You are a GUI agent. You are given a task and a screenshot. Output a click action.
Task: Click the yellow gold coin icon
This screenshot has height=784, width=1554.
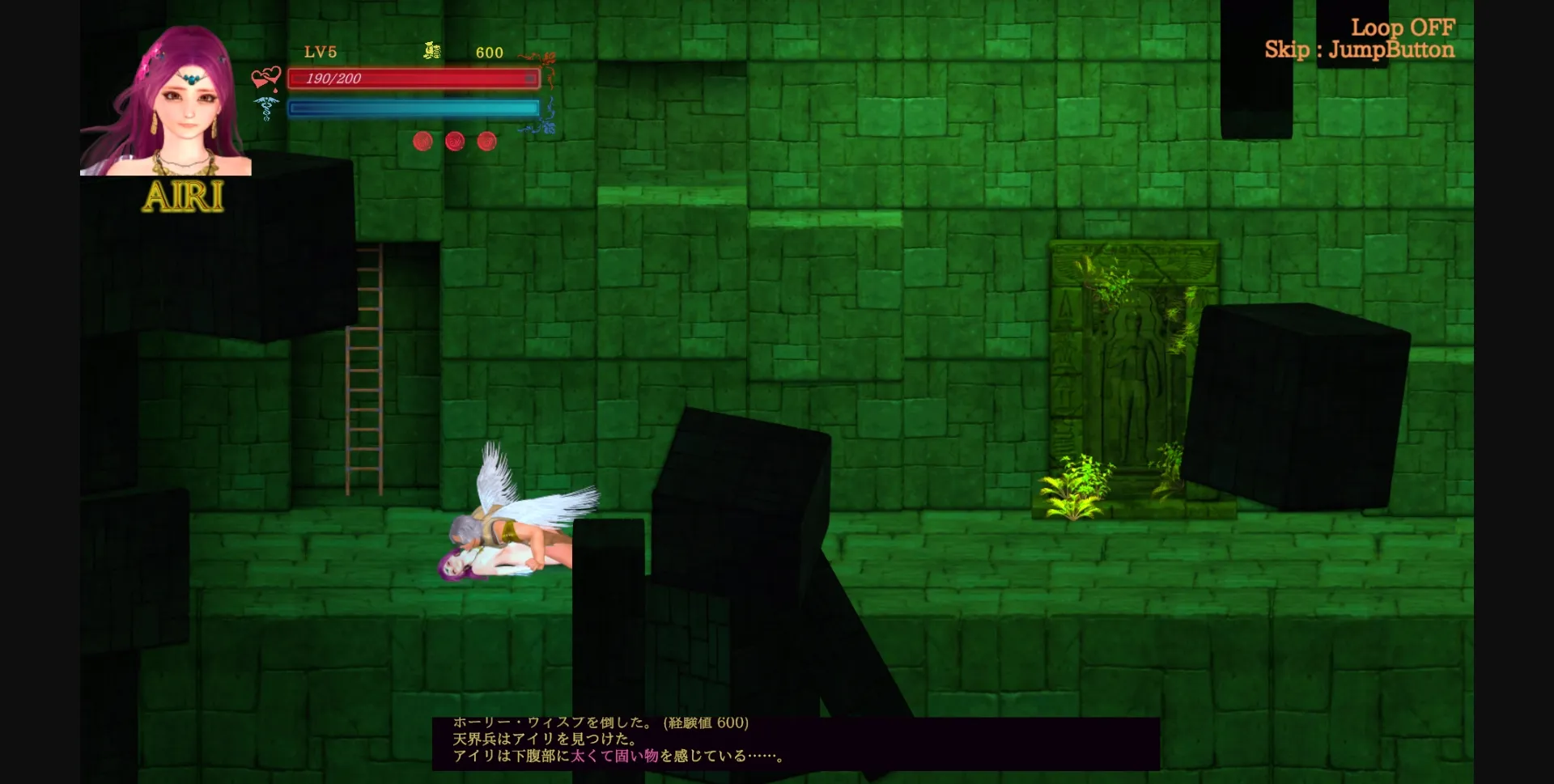(x=433, y=51)
